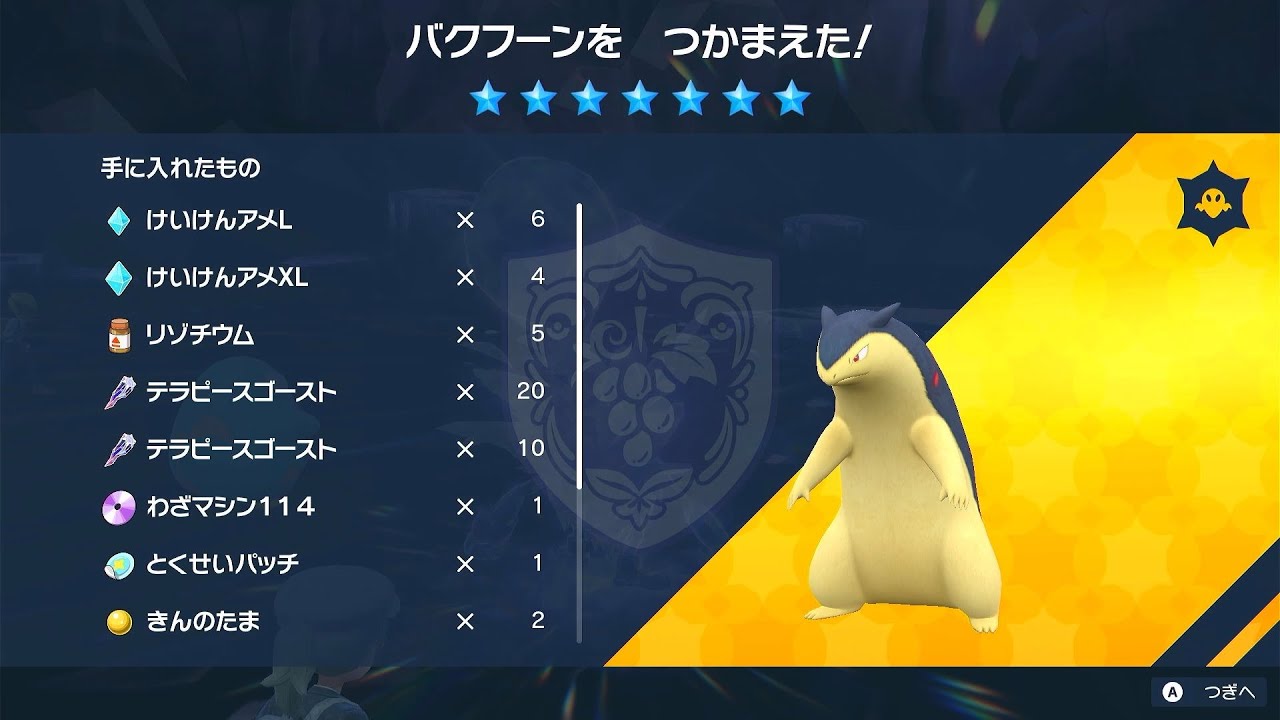
Task: Select the first blue star
Action: (x=490, y=100)
